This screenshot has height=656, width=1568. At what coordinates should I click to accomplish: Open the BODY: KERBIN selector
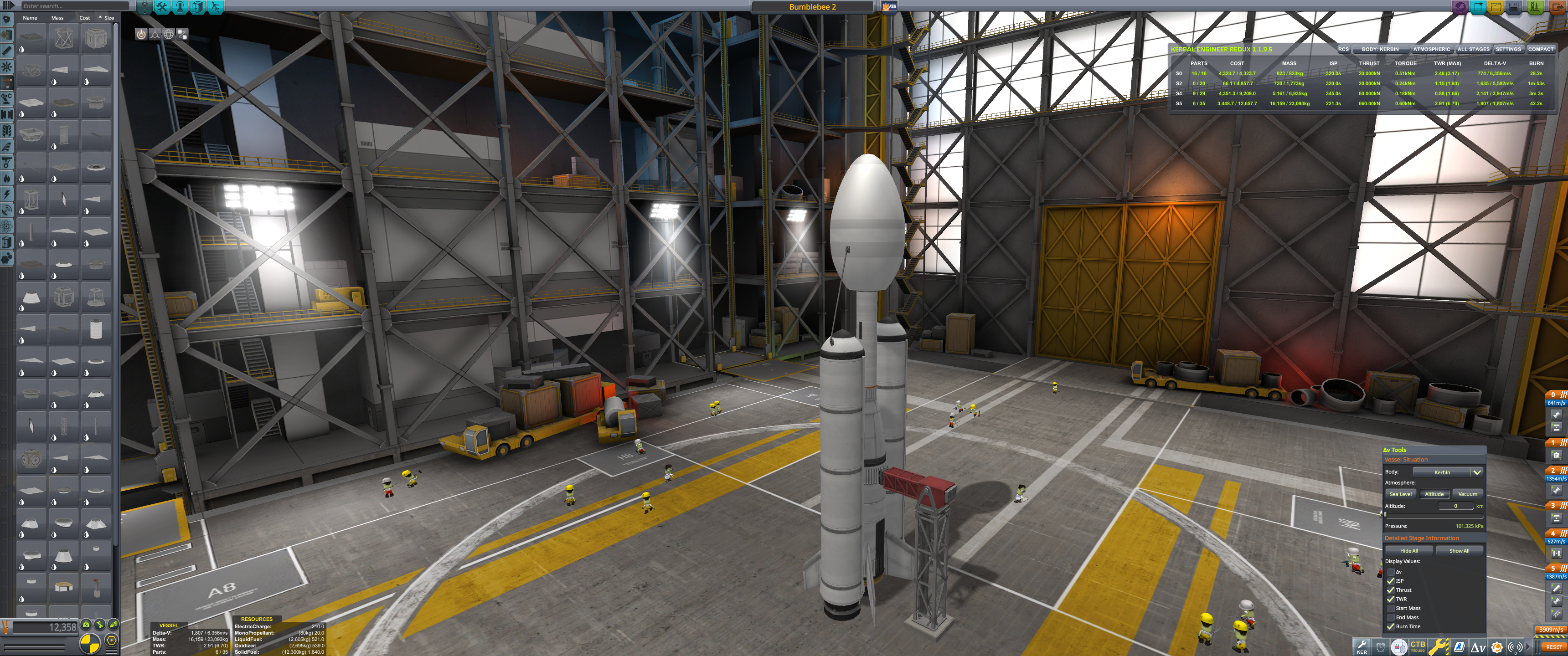click(x=1380, y=49)
